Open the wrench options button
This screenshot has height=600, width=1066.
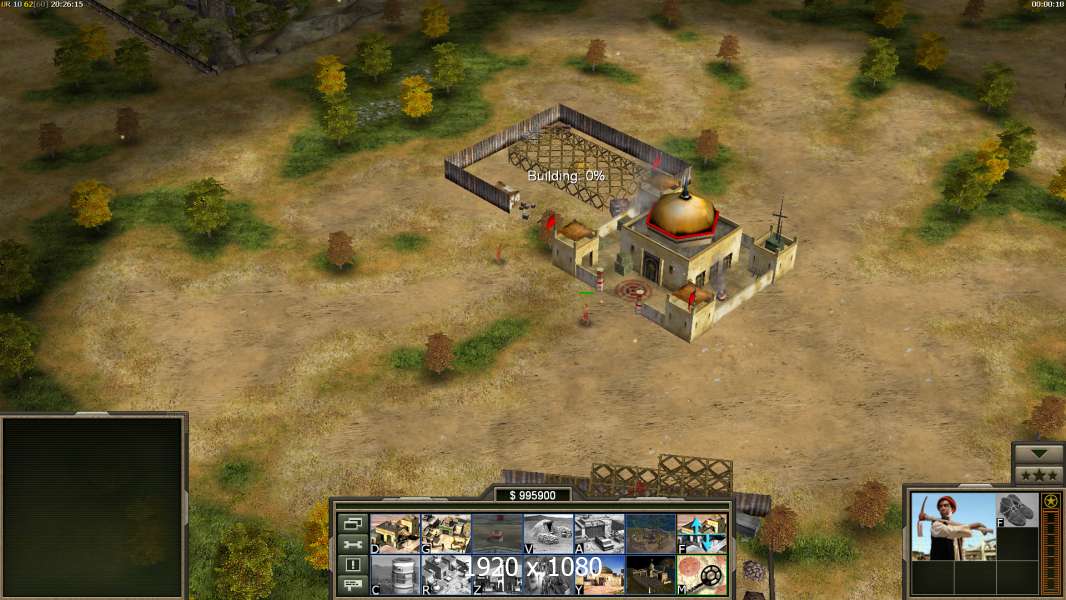click(351, 544)
